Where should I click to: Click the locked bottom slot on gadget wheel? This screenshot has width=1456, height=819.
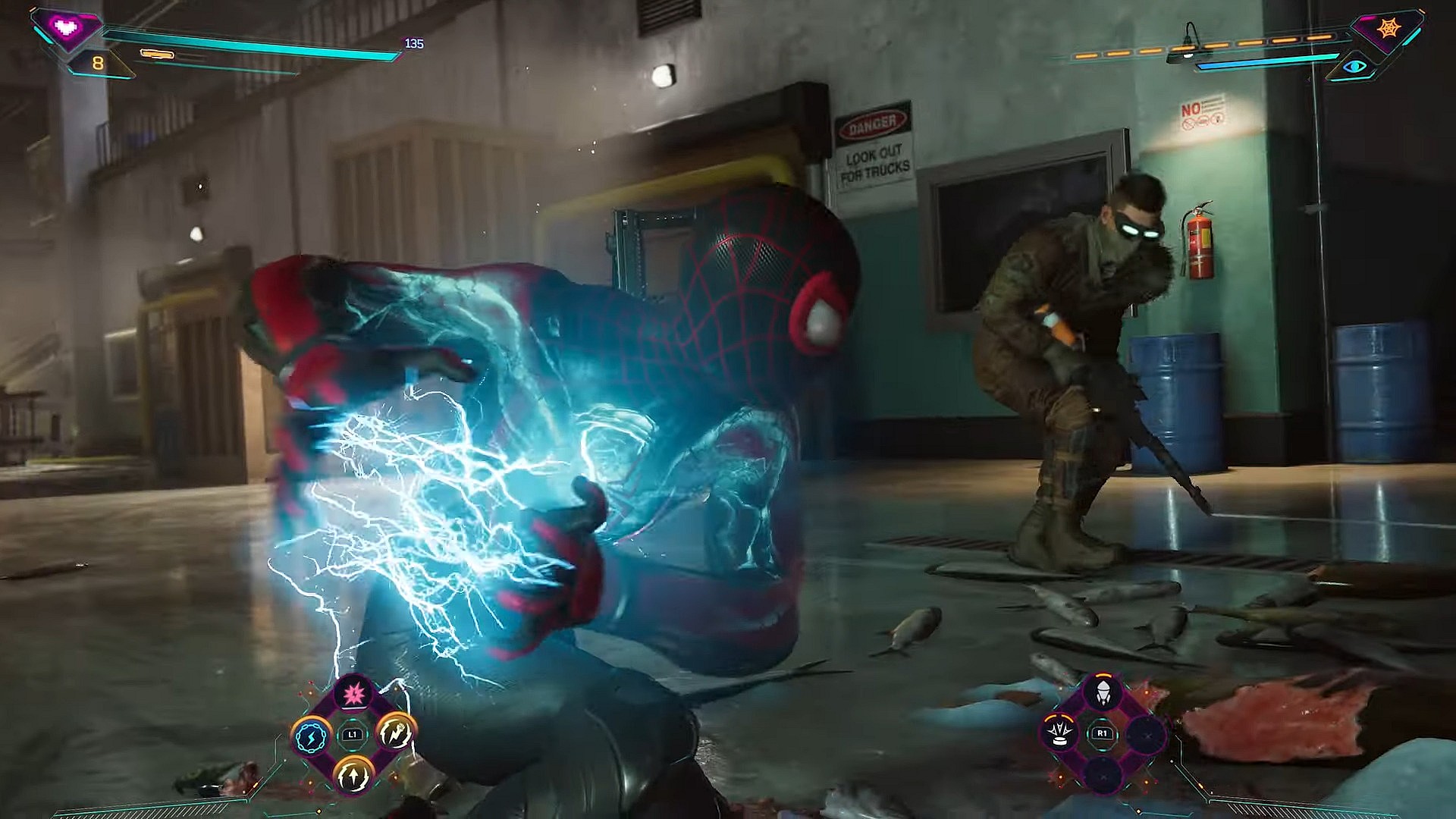[x=1103, y=775]
